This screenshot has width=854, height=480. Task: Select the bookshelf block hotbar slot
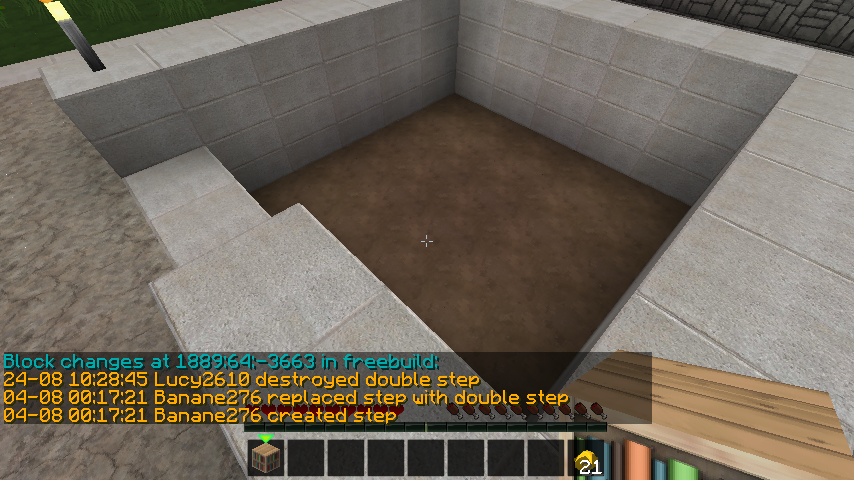click(267, 458)
